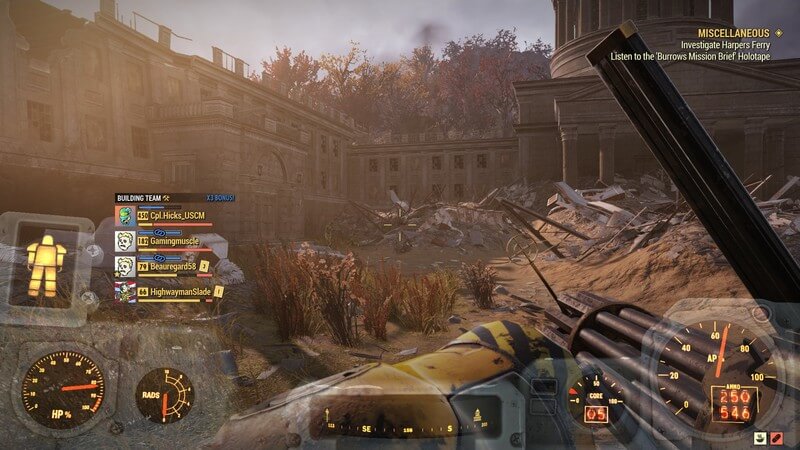This screenshot has height=450, width=800.
Task: Pick HighwaymanSlade in the team panel
Action: coord(170,291)
